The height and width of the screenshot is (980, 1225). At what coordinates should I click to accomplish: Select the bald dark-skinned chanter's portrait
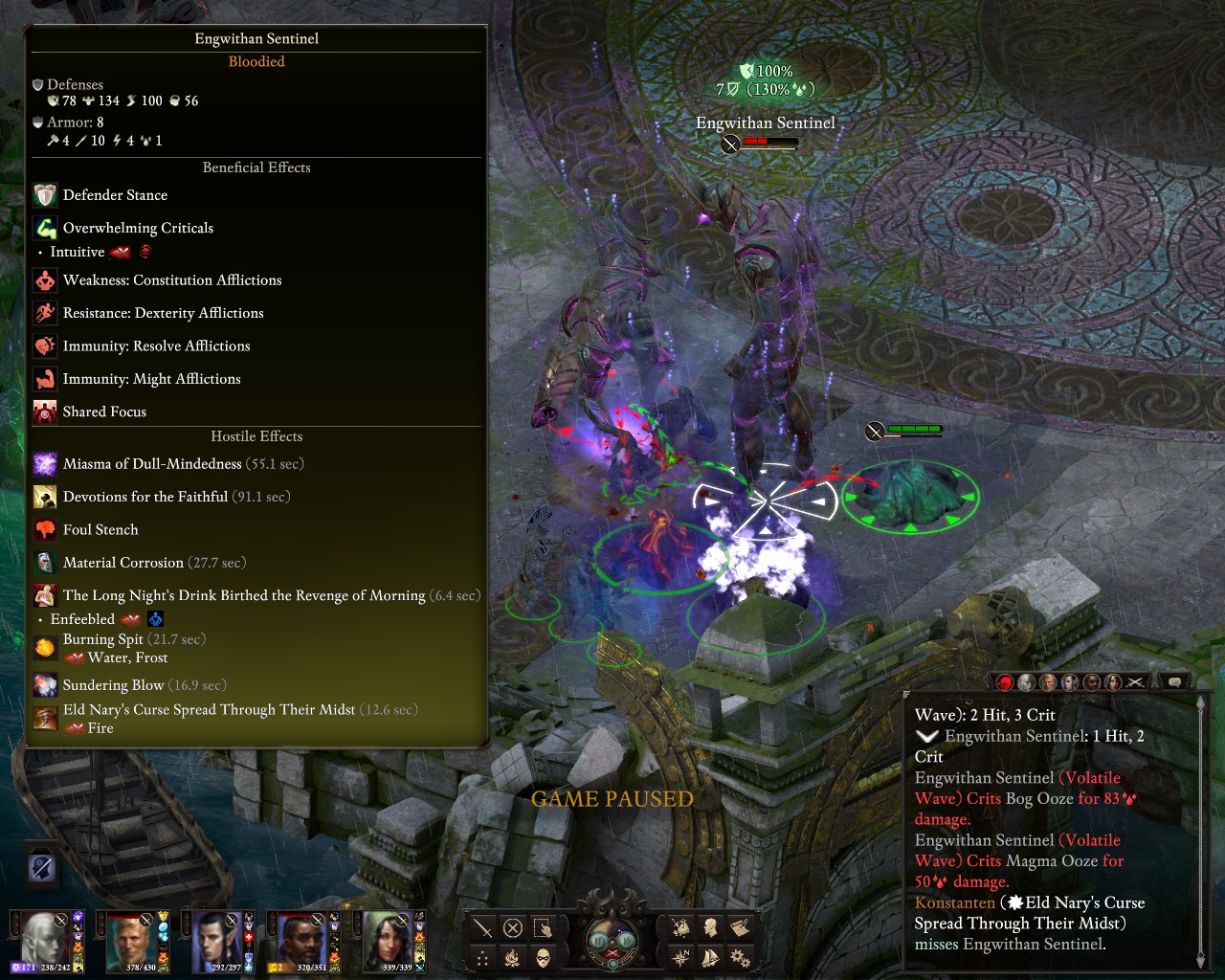point(300,939)
